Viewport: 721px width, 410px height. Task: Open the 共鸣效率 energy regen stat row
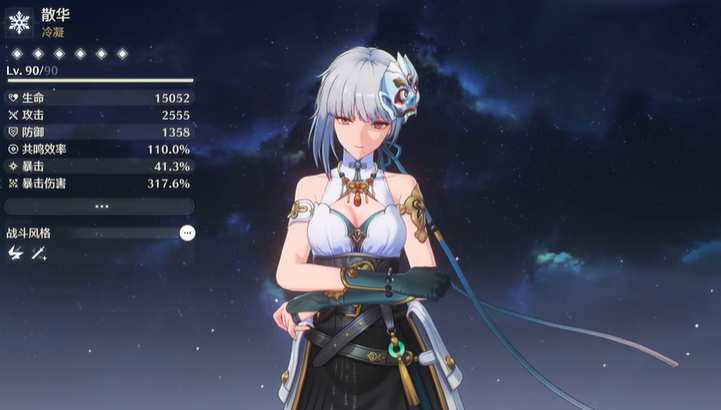tap(99, 149)
